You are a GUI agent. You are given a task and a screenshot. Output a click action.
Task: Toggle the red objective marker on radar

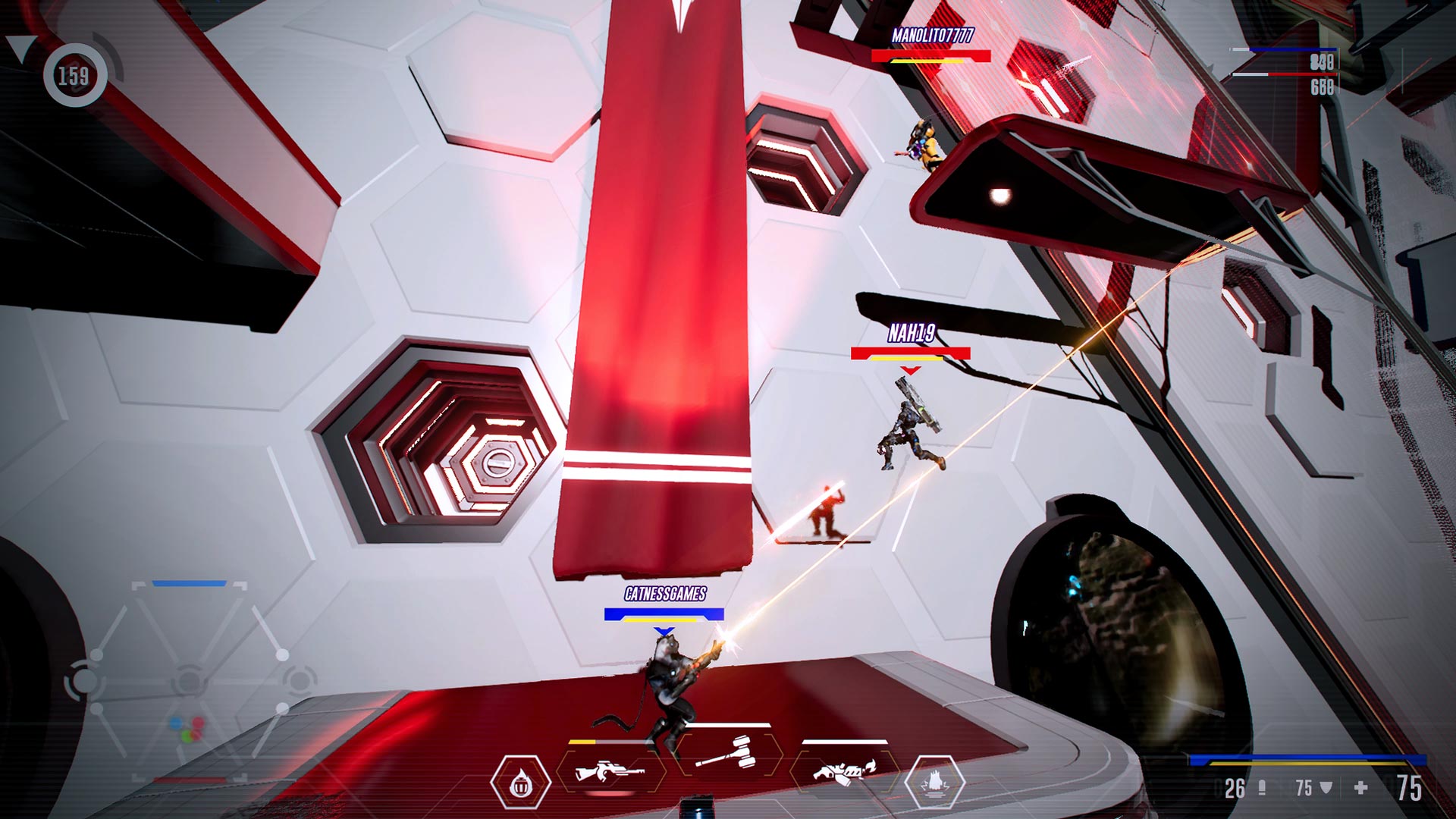190,779
